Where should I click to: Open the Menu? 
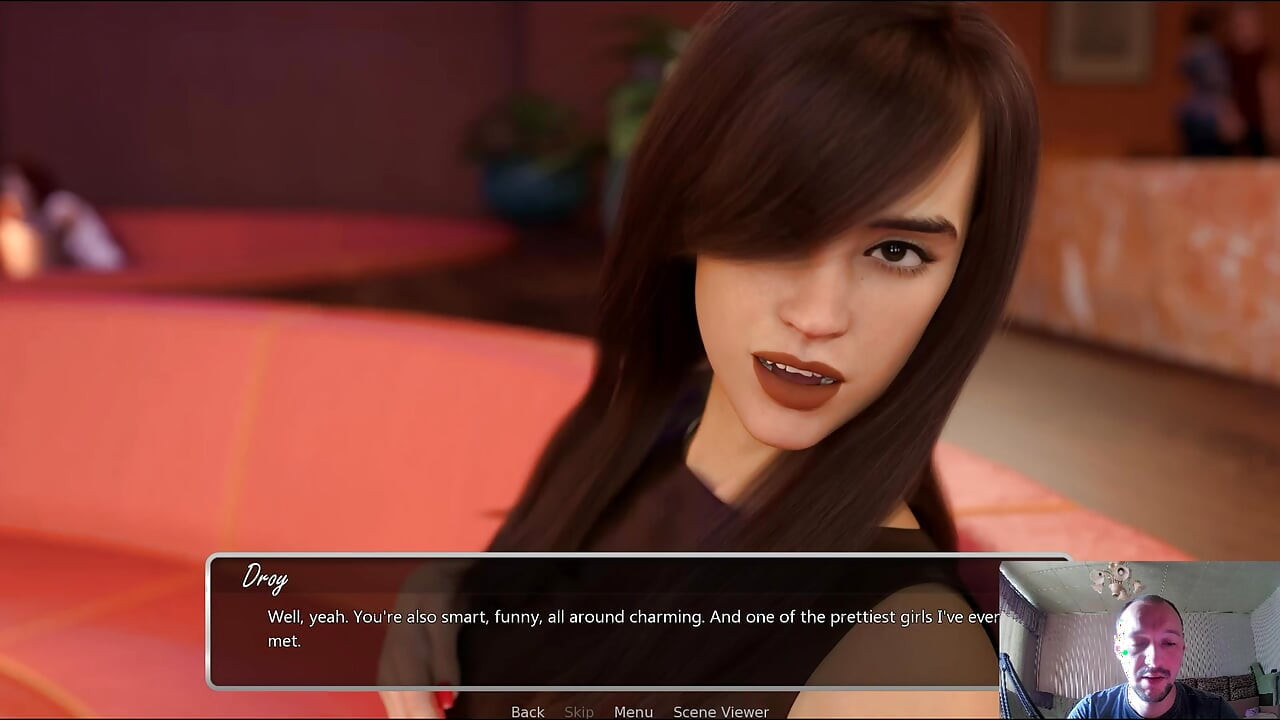(633, 711)
